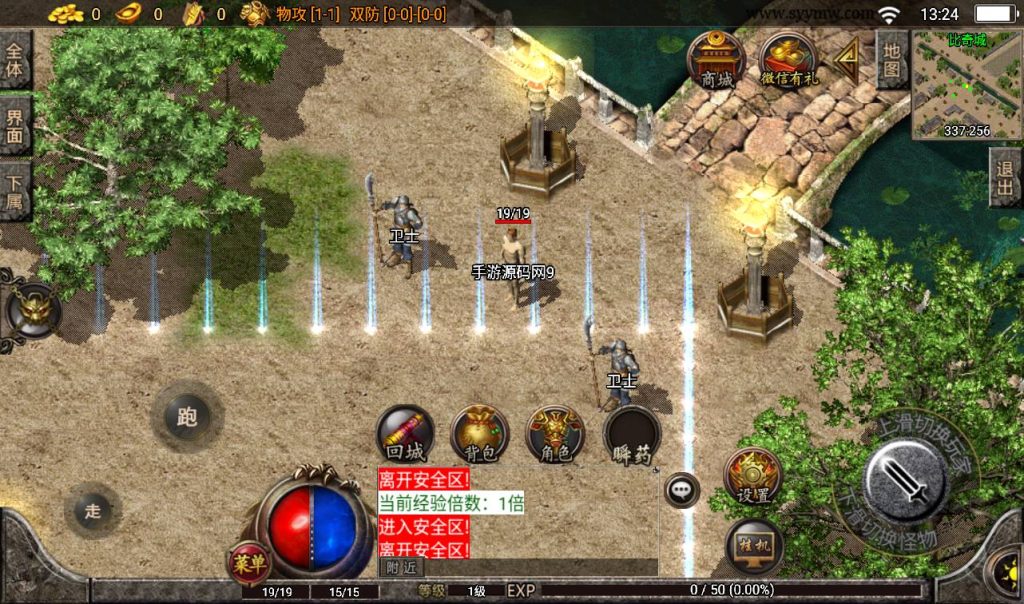
Task: Open the 菜单 menu button
Action: [x=249, y=564]
